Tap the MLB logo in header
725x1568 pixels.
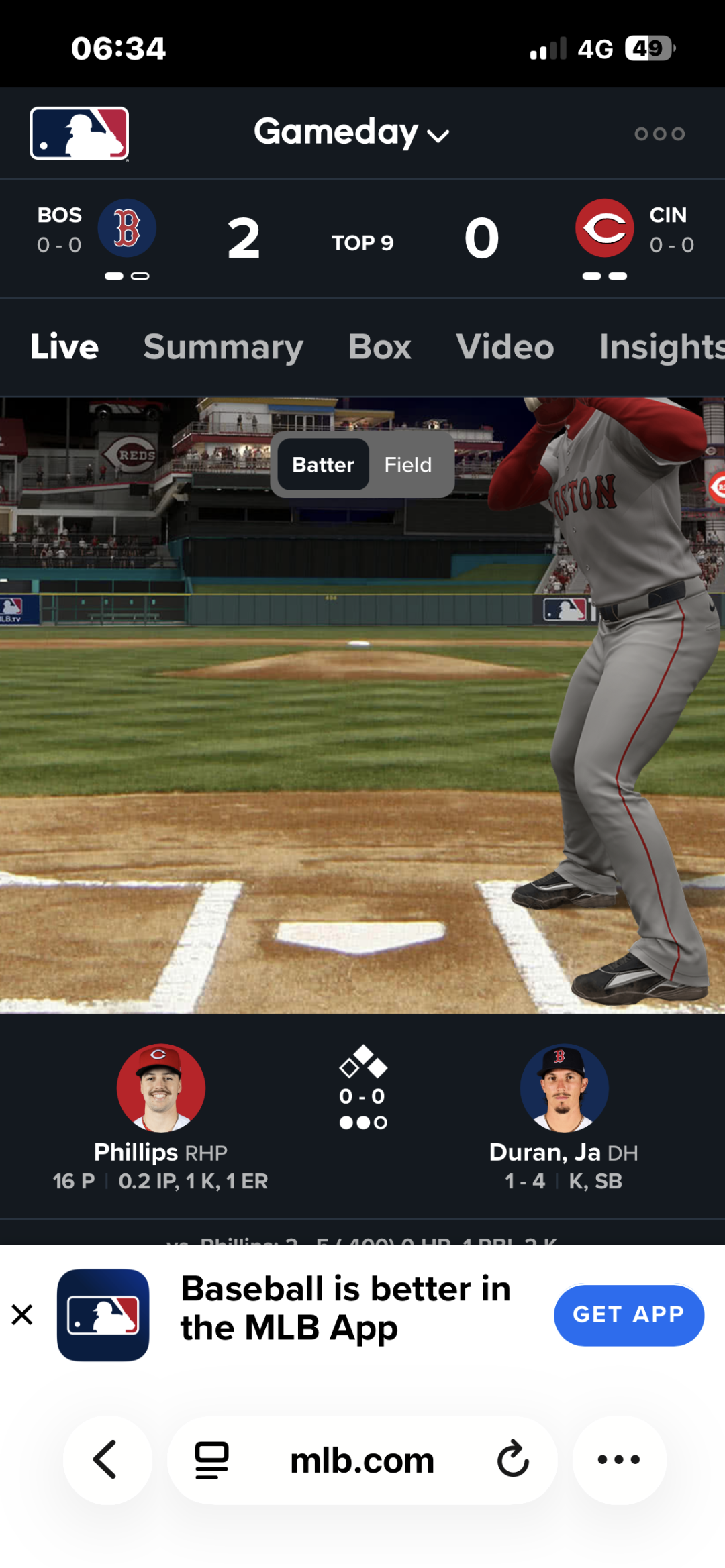click(79, 134)
